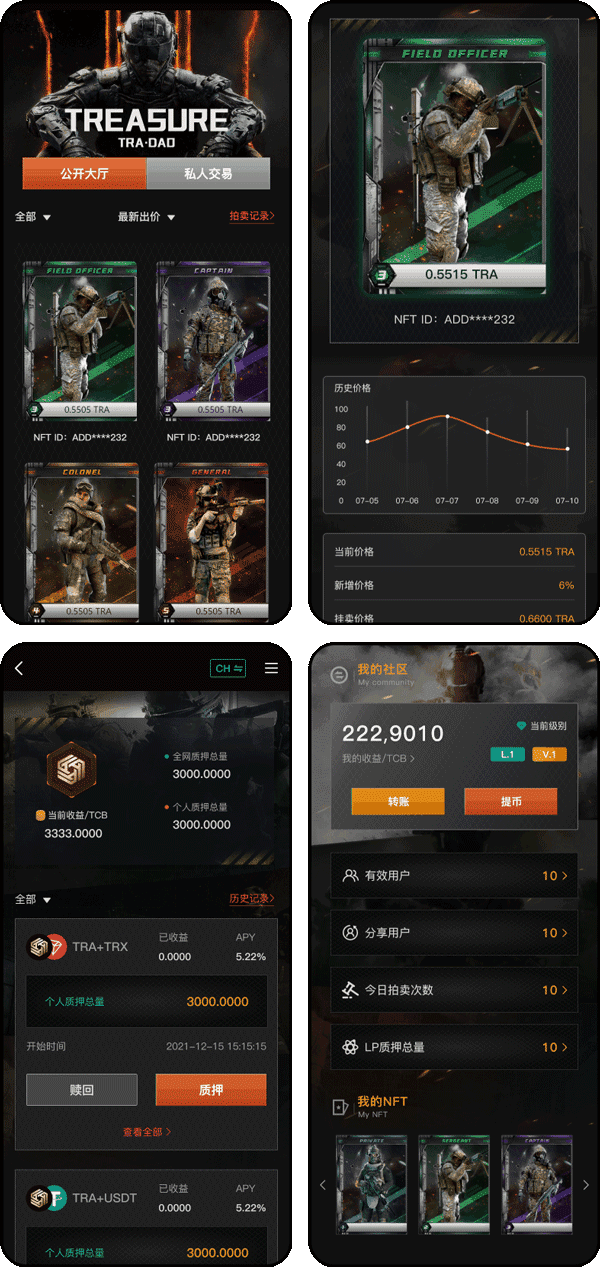
Task: Show next NFTs with the right arrow
Action: 586,1185
